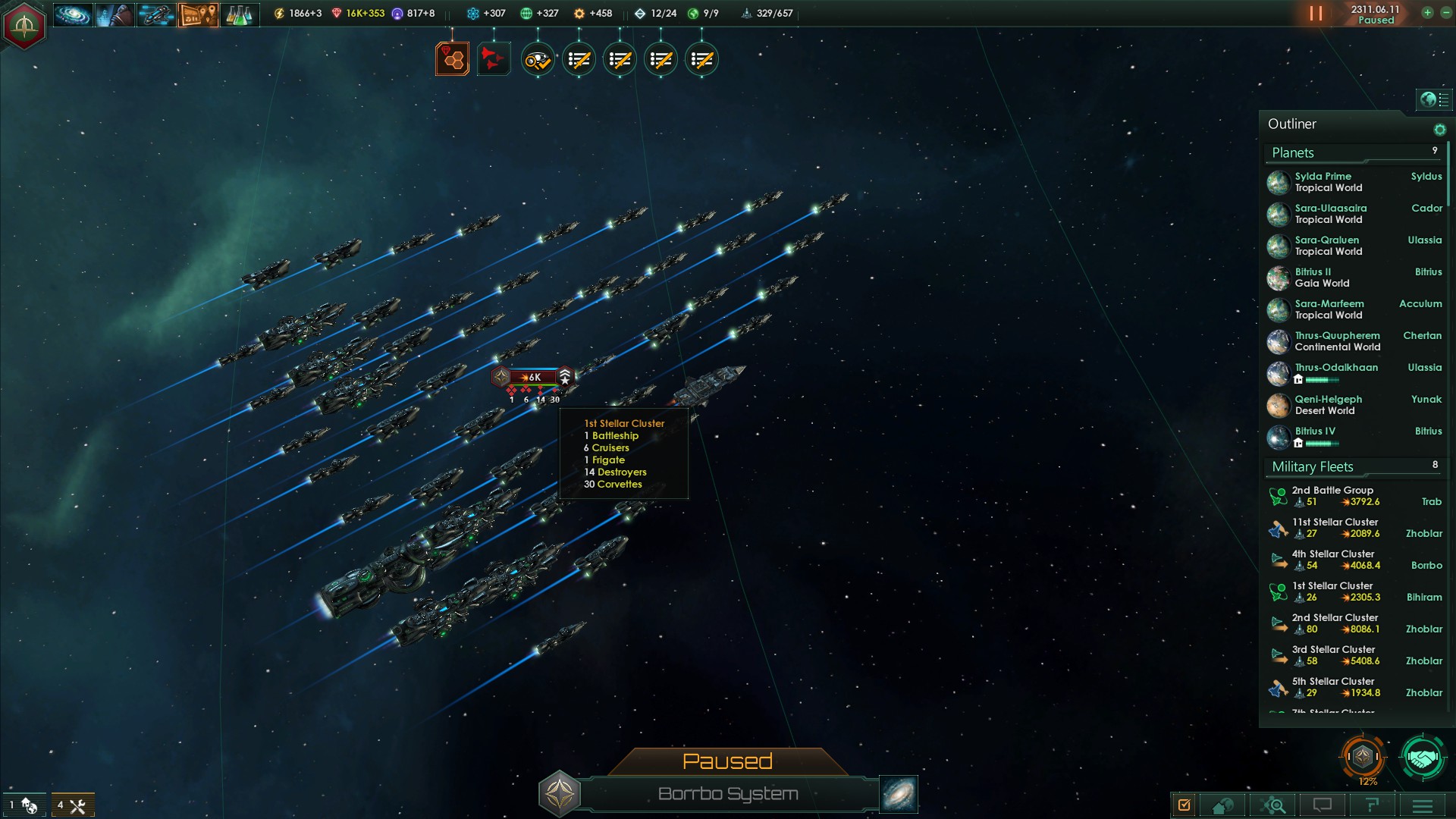Increase game speed with the plus button
1456x819 pixels.
point(1427,13)
